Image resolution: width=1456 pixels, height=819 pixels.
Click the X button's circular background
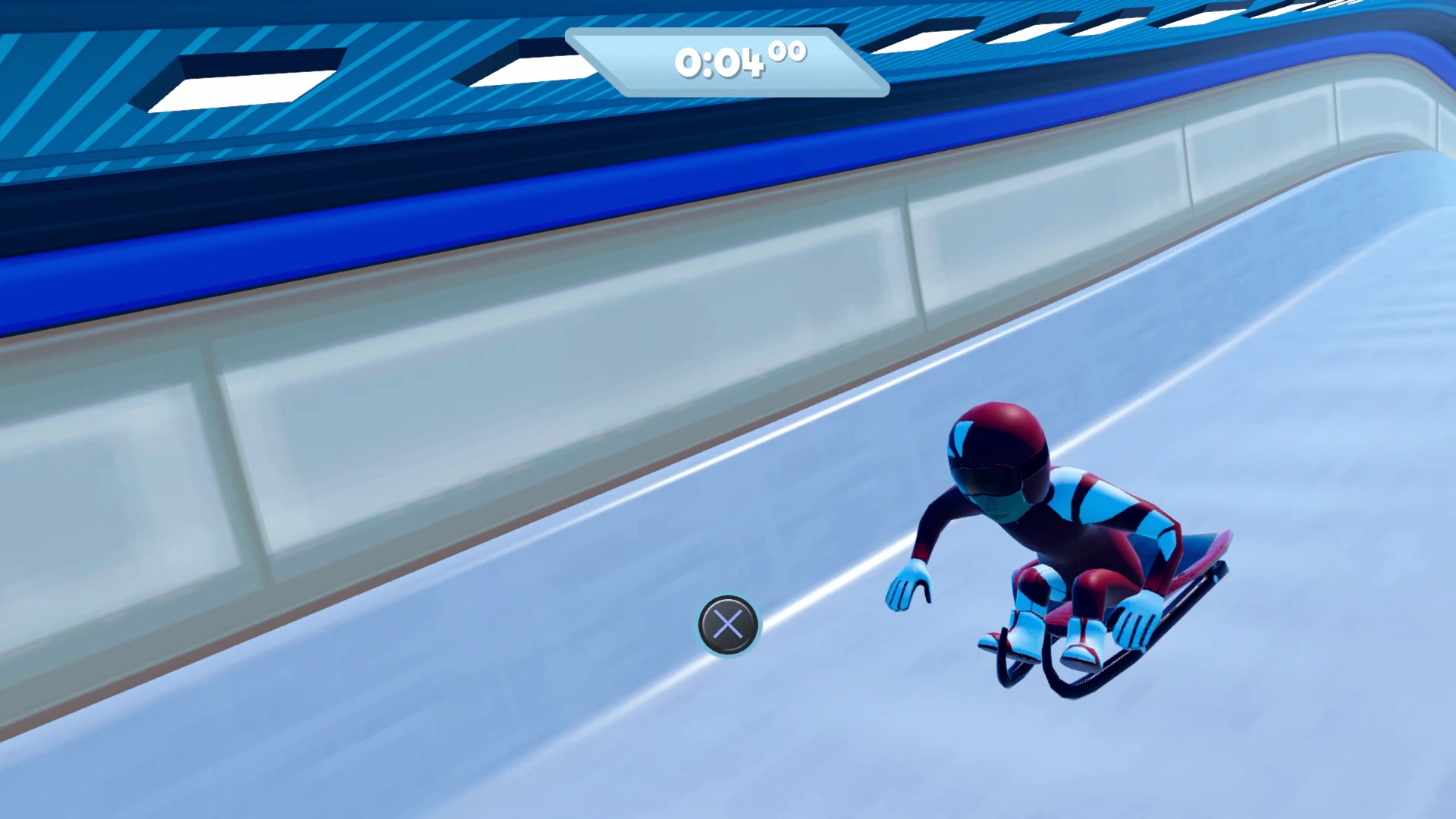click(729, 626)
